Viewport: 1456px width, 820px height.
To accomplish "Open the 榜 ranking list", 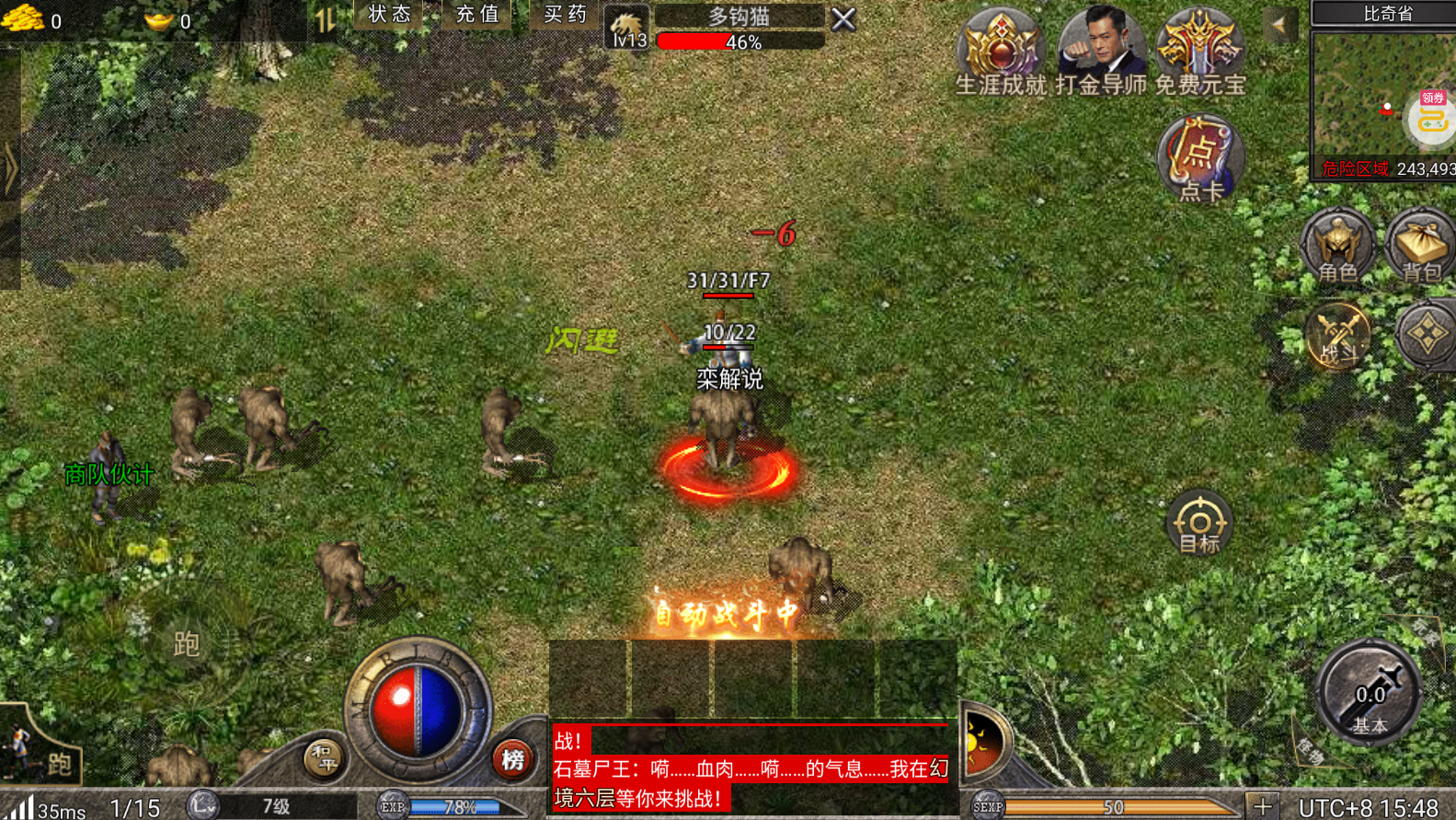I will [512, 759].
